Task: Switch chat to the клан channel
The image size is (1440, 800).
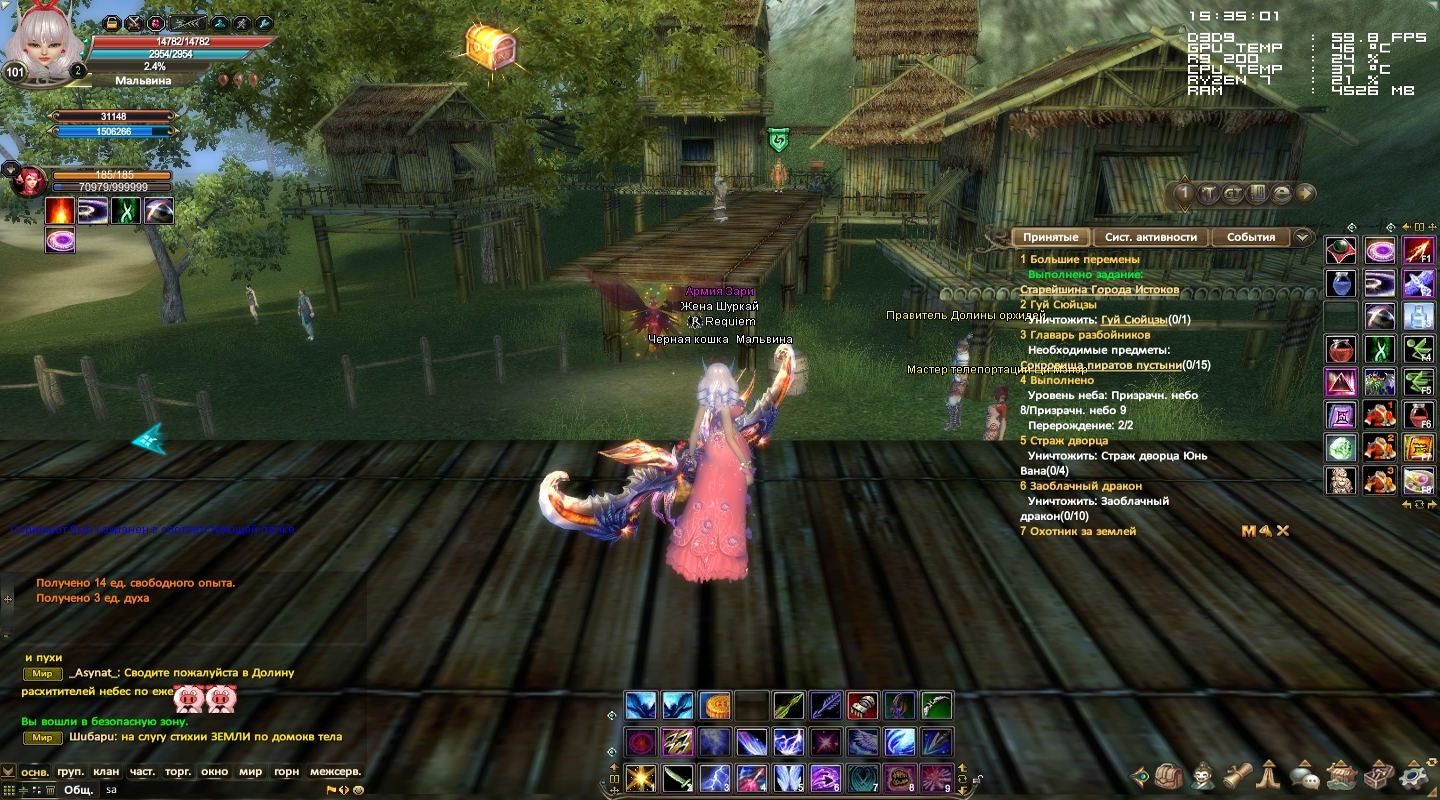Action: (x=106, y=771)
